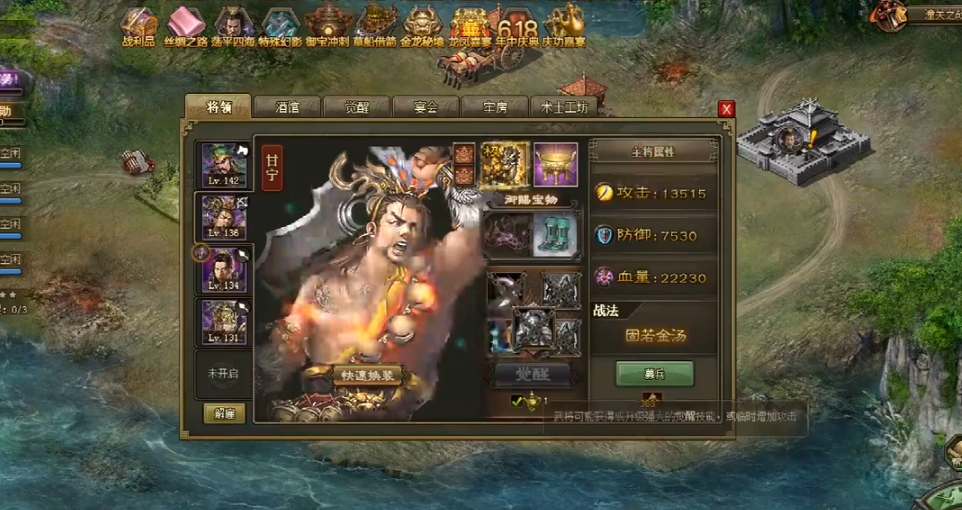
Task: Open the 618 年中庆典 event
Action: coord(517,28)
